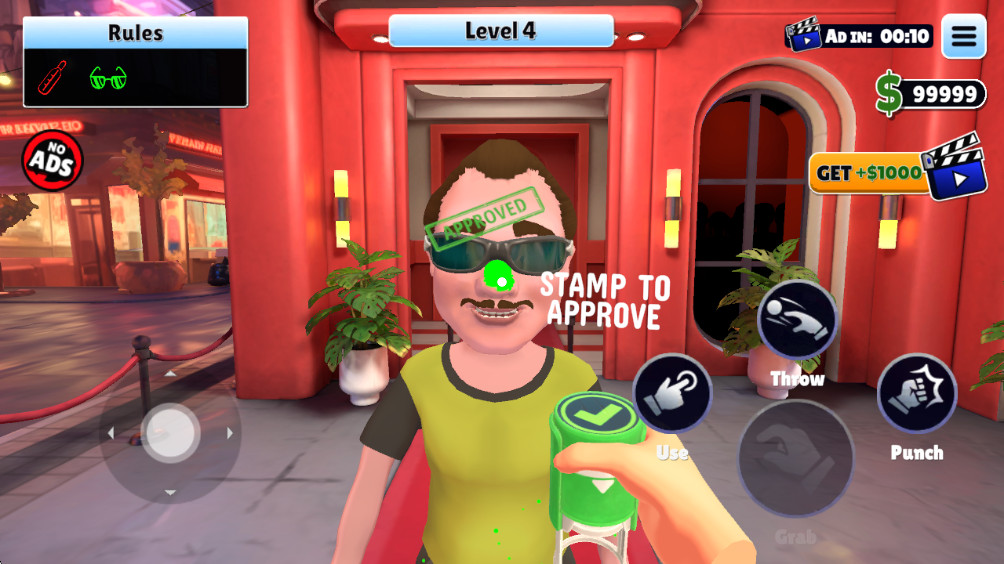The image size is (1004, 564).
Task: Activate the Throw action
Action: click(797, 320)
